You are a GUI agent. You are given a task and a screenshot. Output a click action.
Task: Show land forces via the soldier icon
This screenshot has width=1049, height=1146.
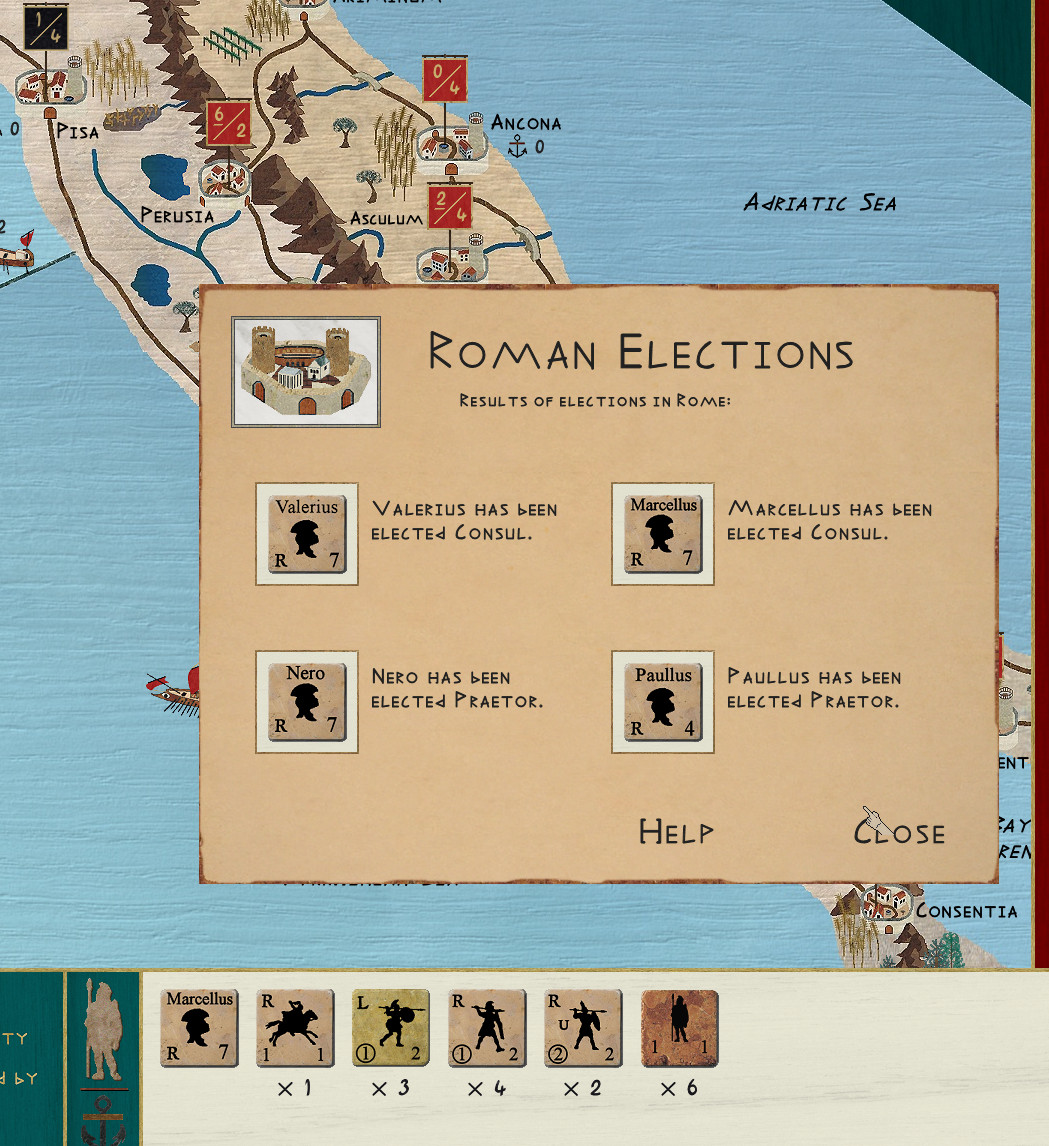coord(104,1030)
